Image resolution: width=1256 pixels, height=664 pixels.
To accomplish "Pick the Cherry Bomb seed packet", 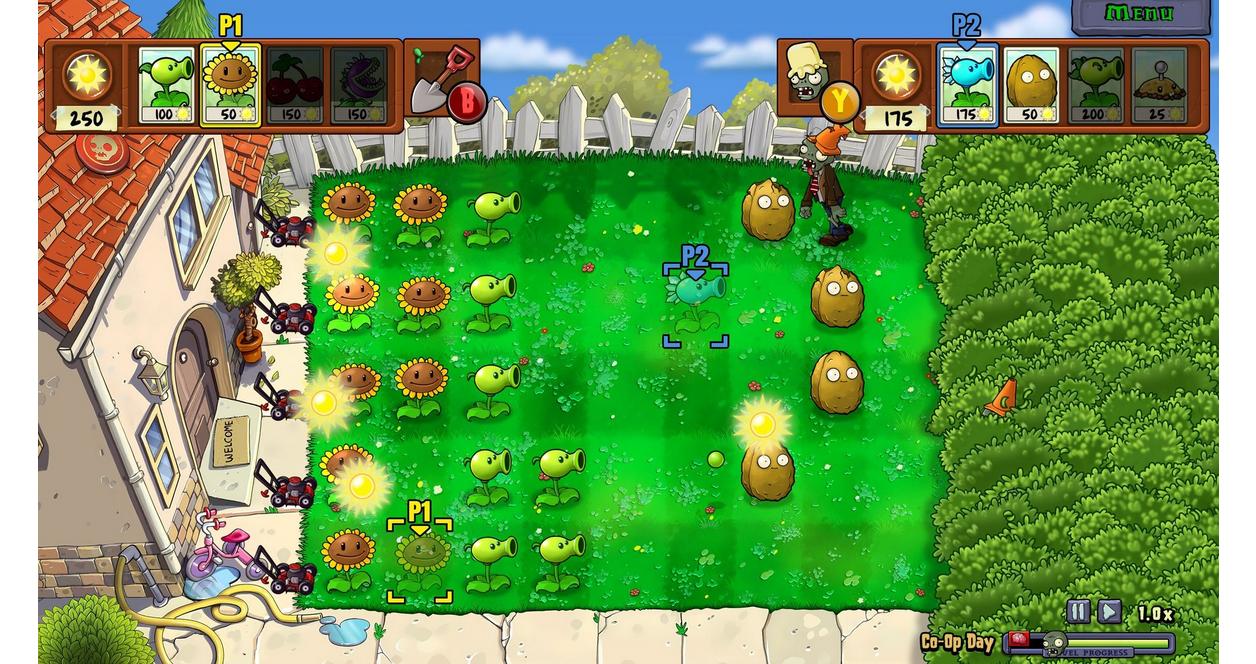I will pos(295,85).
